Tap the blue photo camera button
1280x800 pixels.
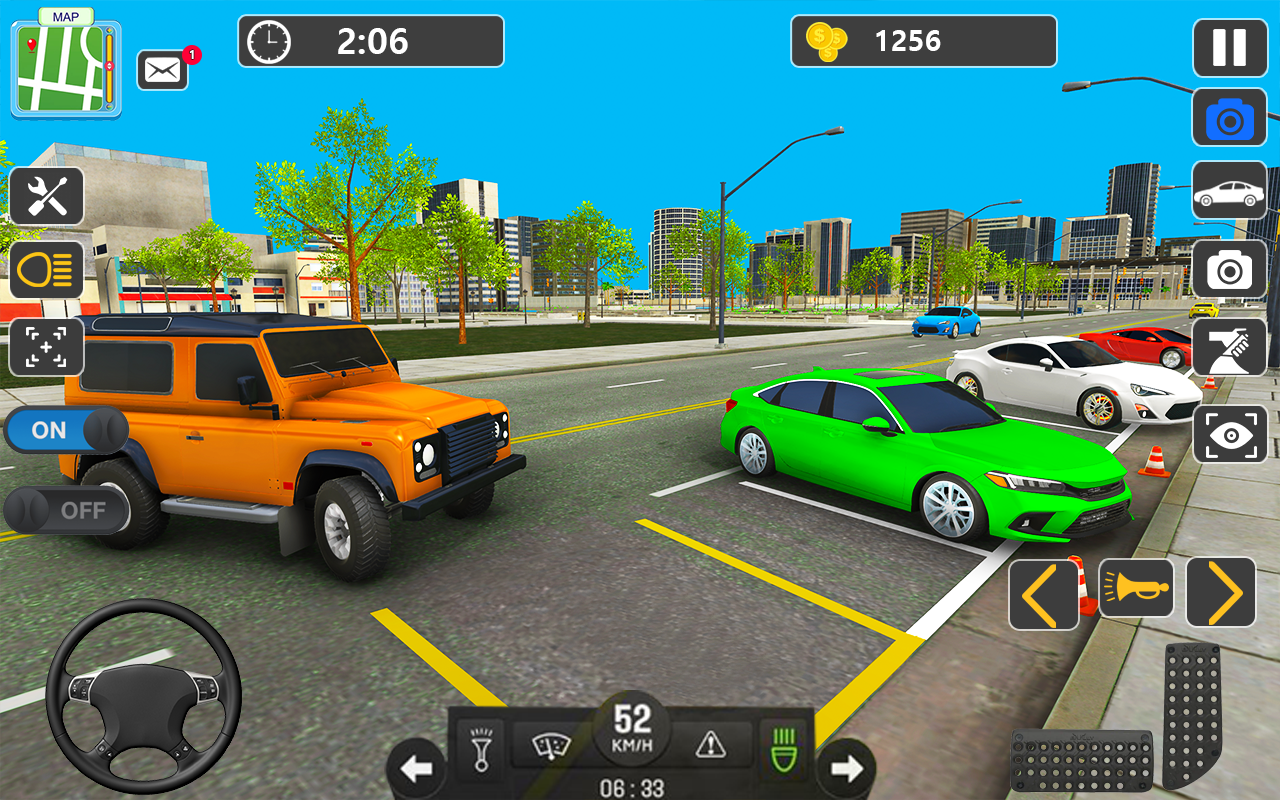pos(1228,117)
